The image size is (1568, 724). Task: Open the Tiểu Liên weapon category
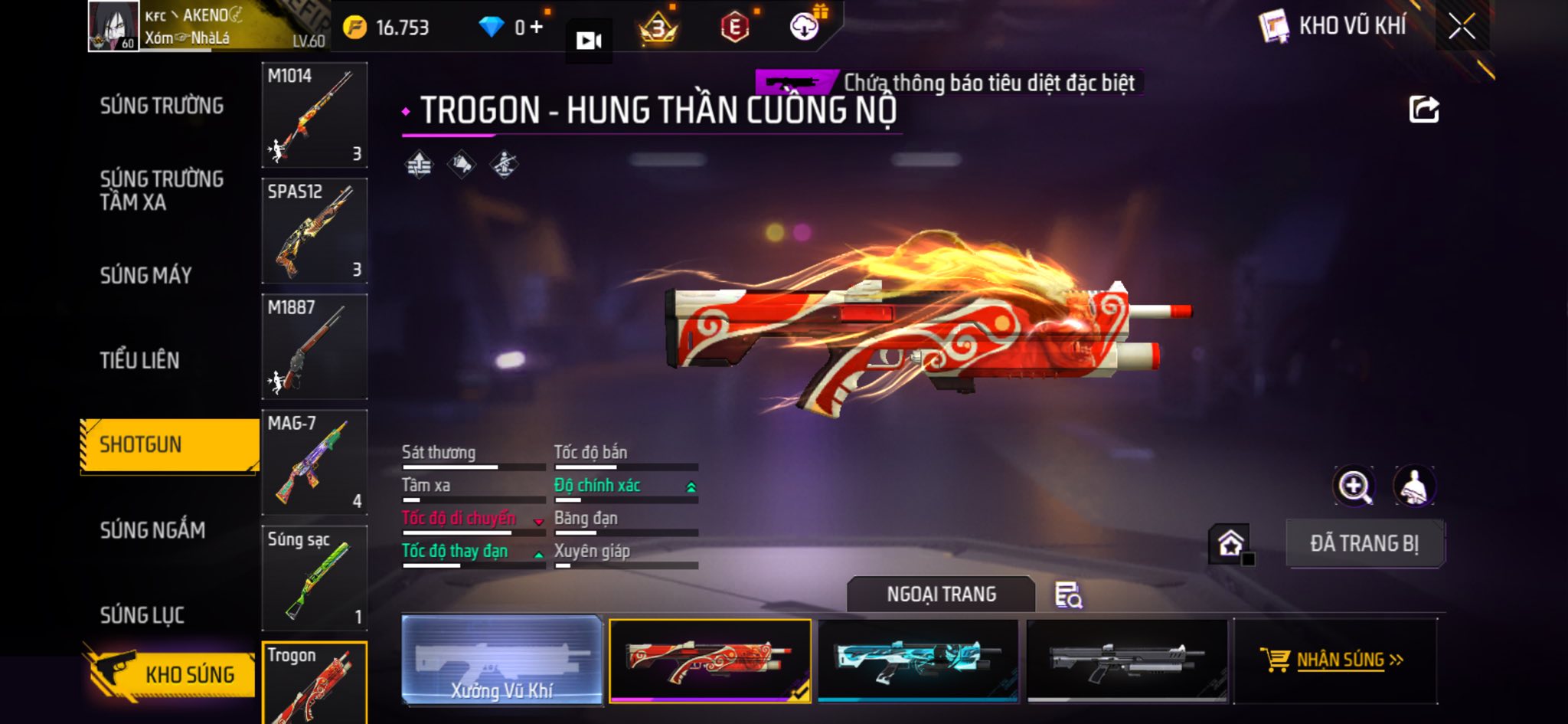coord(139,360)
